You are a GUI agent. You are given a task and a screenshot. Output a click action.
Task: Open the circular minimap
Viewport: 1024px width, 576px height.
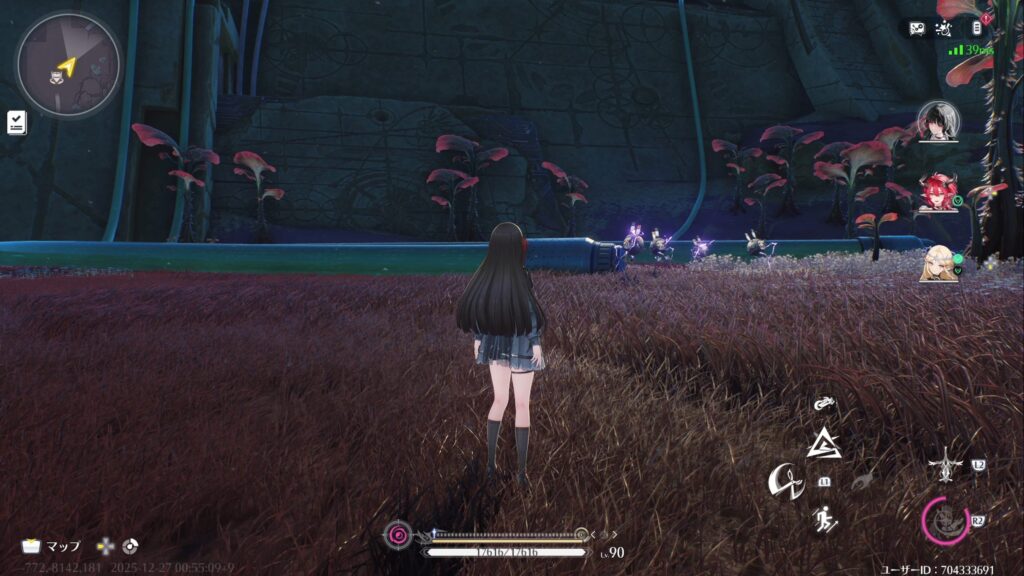pyautogui.click(x=67, y=65)
